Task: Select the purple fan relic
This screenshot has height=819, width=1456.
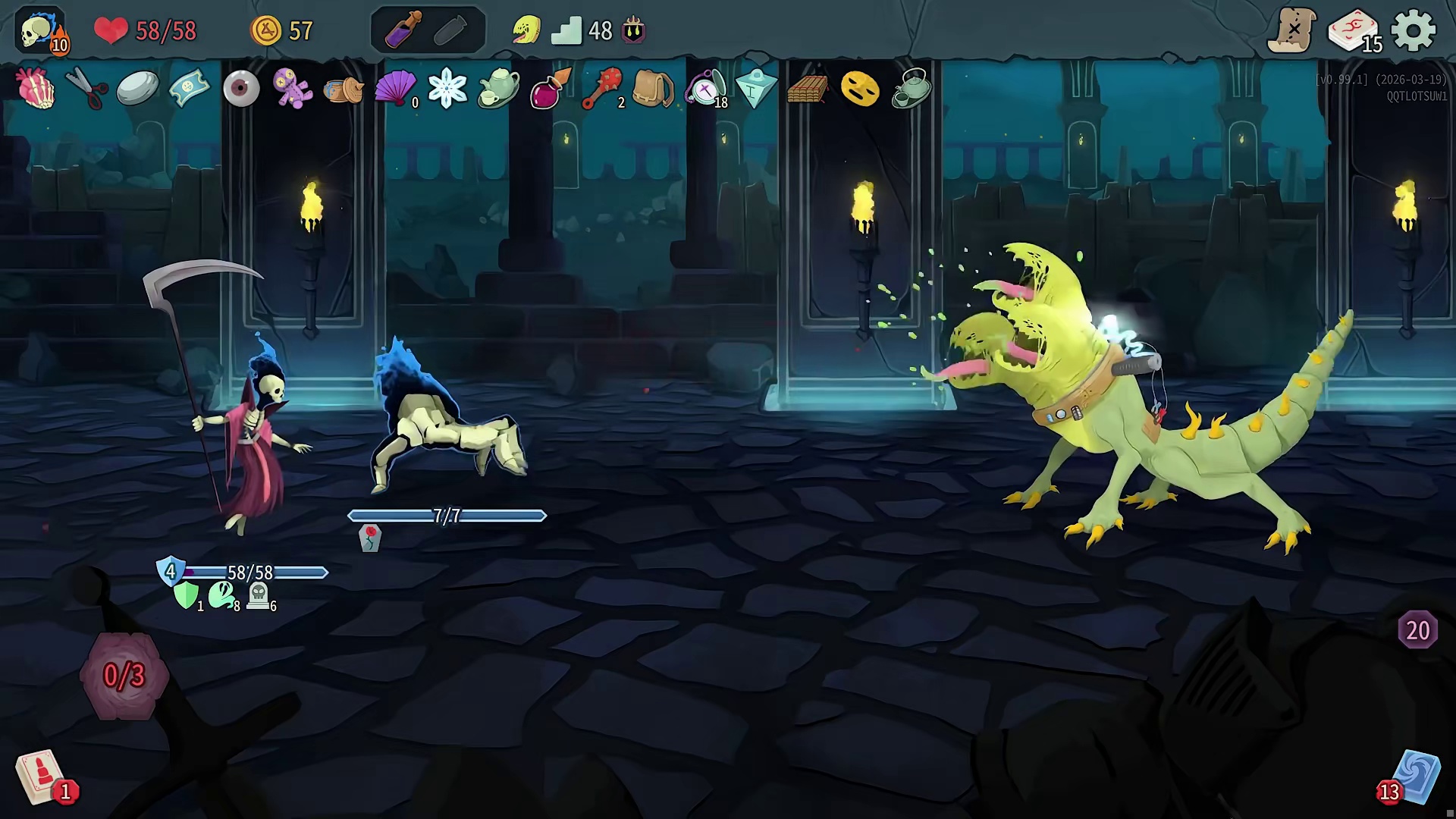Action: coord(395,89)
